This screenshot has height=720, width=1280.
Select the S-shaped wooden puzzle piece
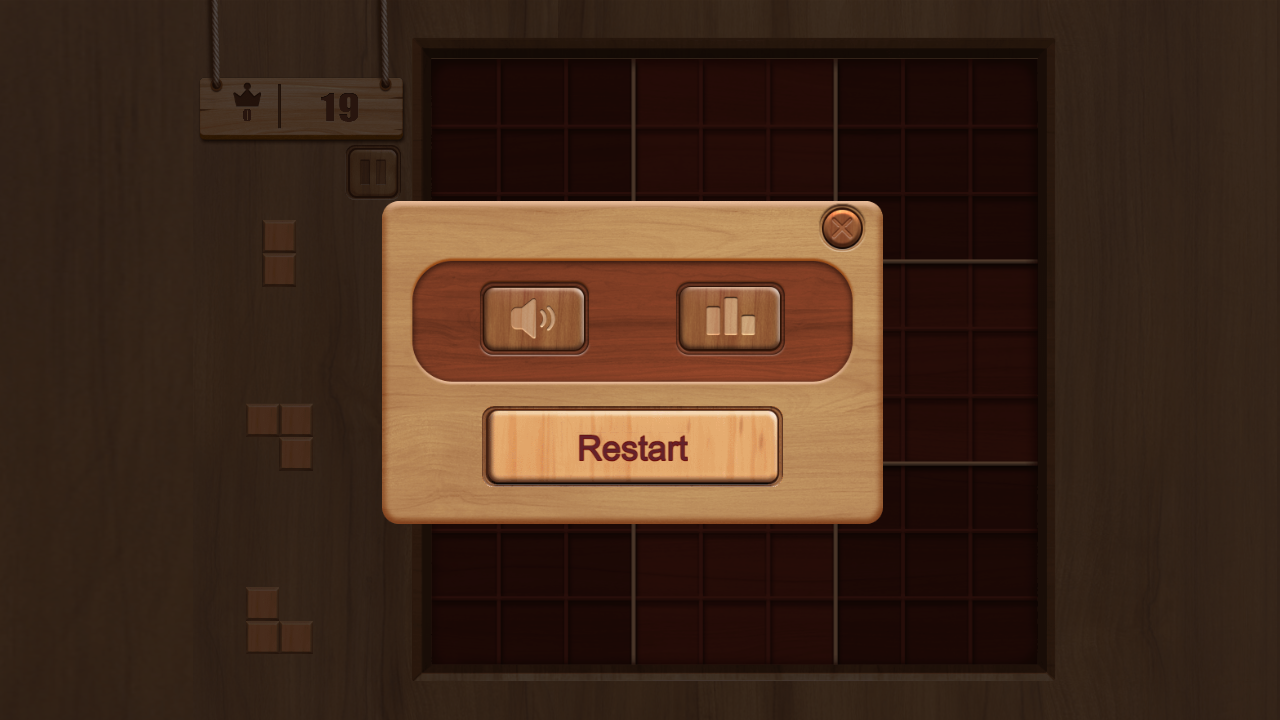point(277,437)
